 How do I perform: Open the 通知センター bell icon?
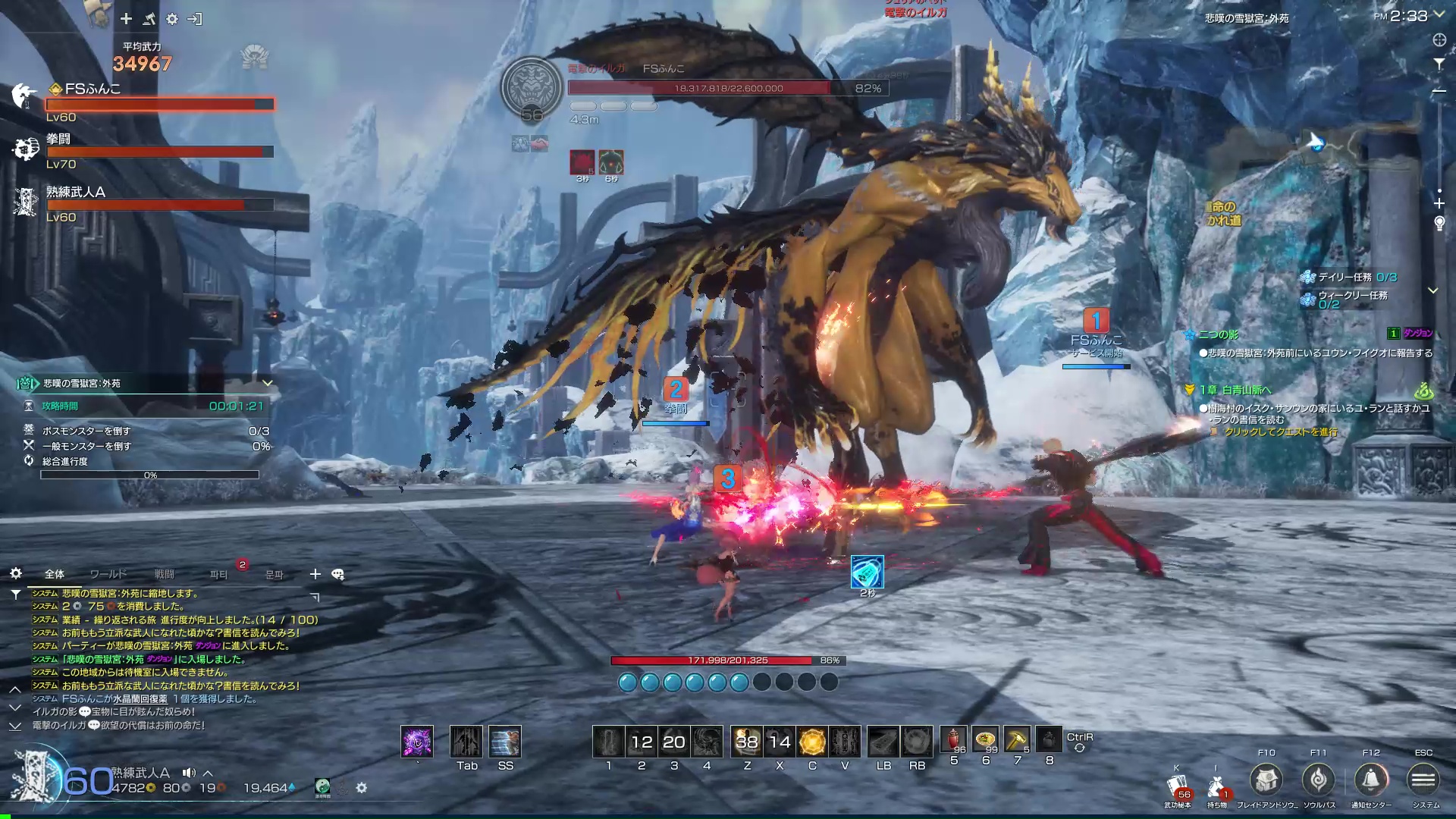click(1370, 780)
